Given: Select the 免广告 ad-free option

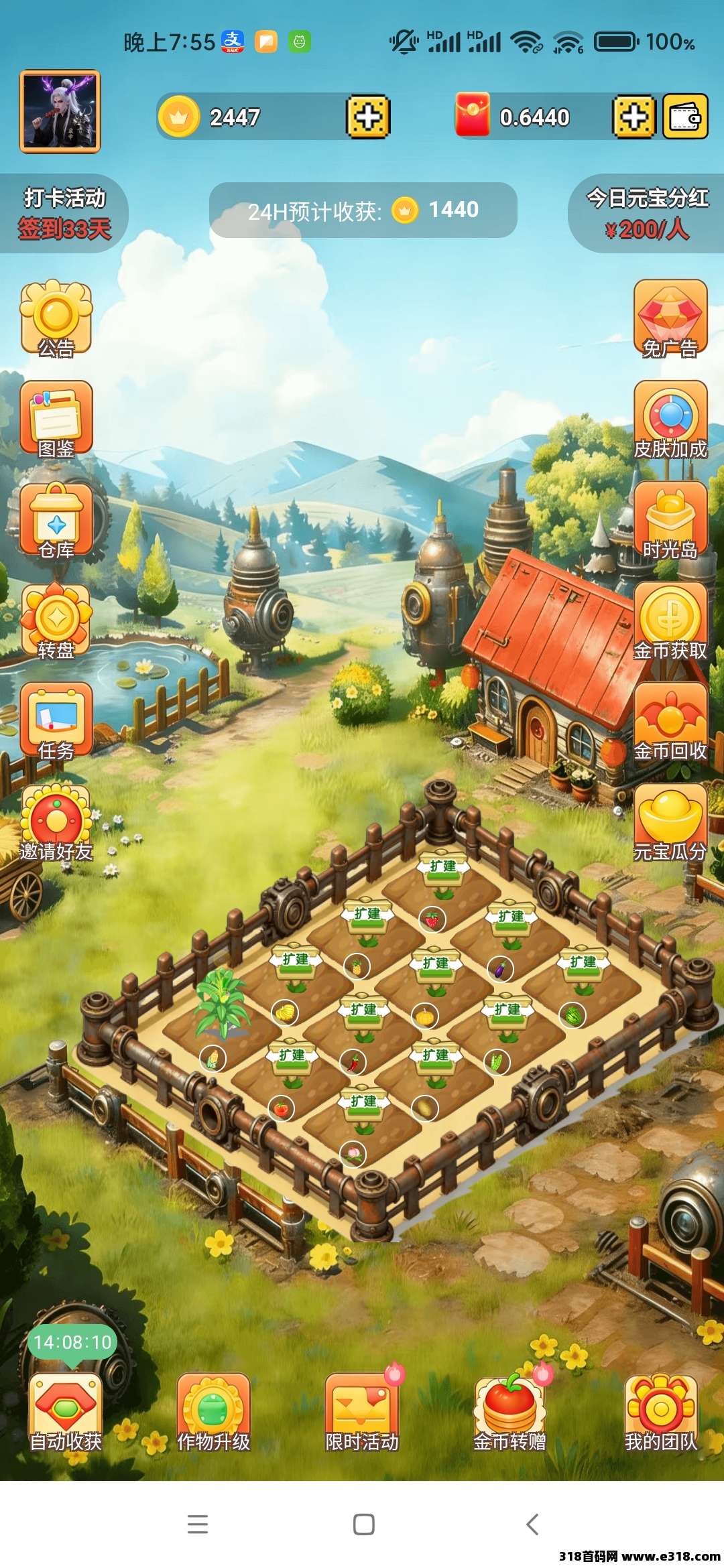Looking at the screenshot, I should tap(670, 319).
